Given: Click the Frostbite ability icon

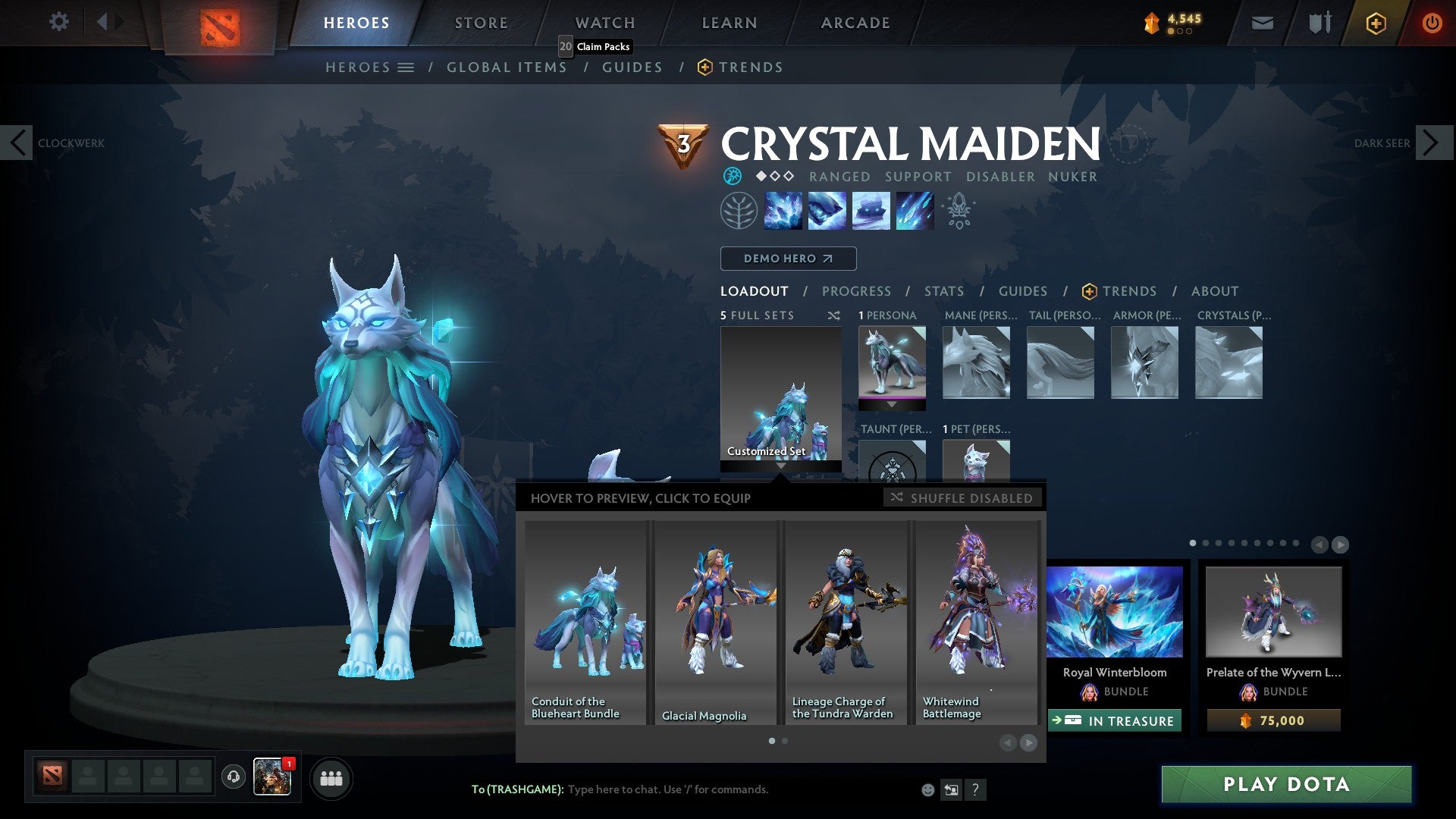Looking at the screenshot, I should click(827, 211).
